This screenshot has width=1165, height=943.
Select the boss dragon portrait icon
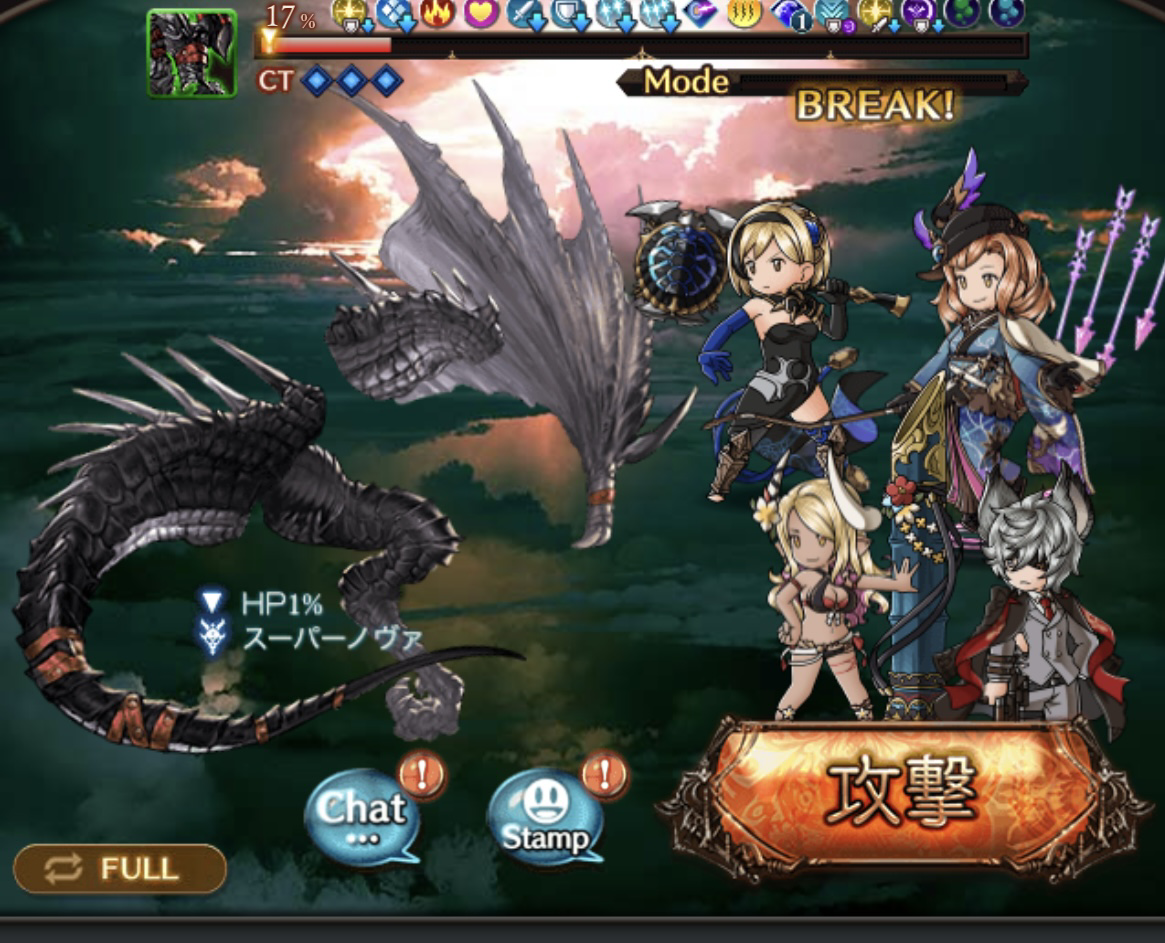coord(192,53)
